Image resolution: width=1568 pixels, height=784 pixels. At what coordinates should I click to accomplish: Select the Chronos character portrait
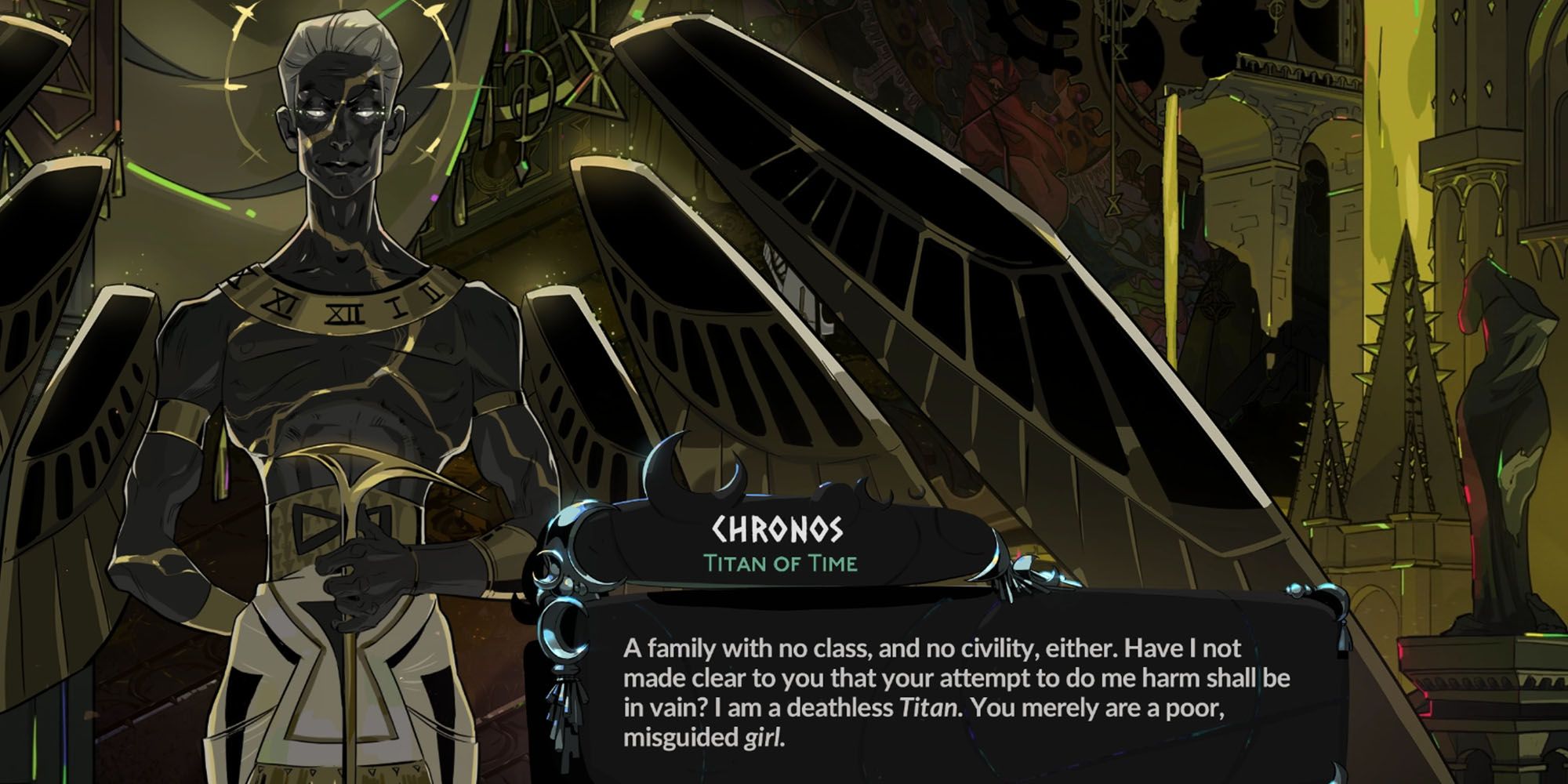329,314
